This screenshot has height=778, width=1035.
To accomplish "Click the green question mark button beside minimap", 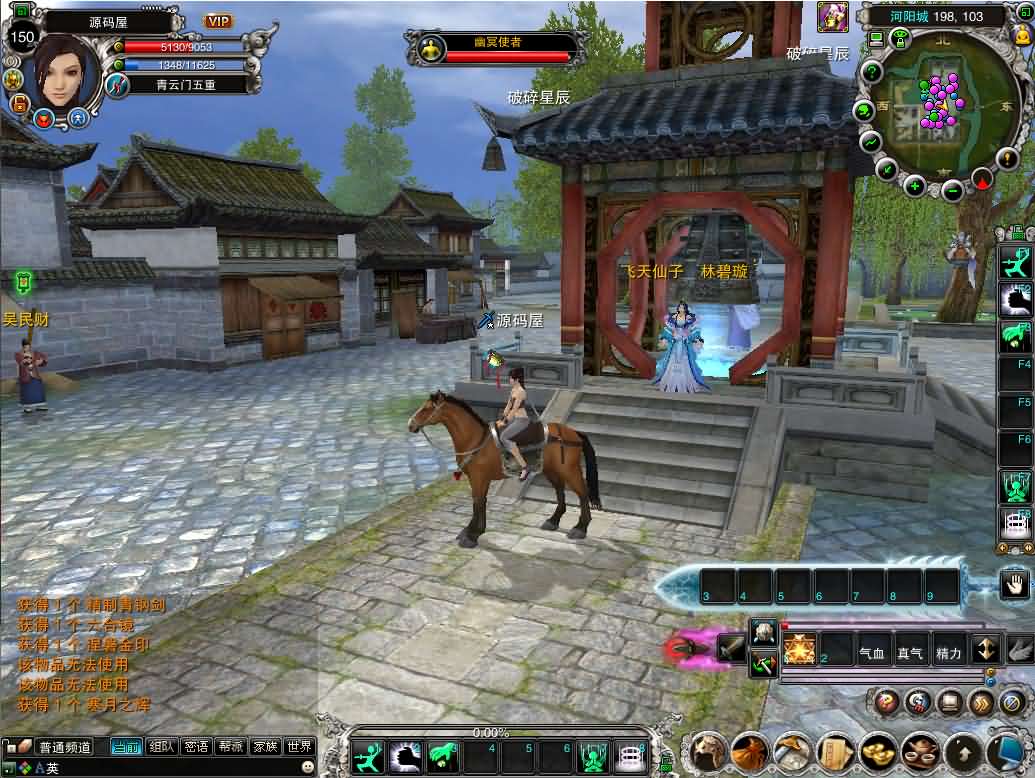I will pyautogui.click(x=872, y=72).
